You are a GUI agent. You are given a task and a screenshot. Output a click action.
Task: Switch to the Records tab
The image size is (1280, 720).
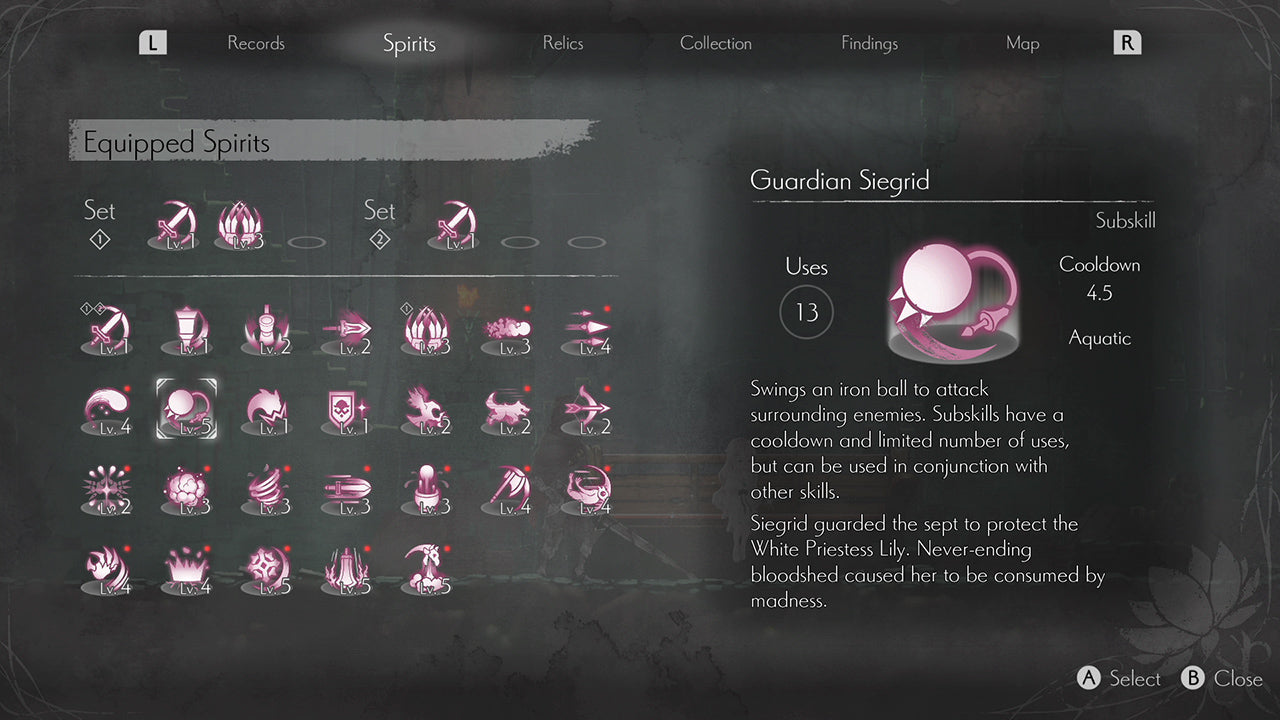tap(255, 43)
